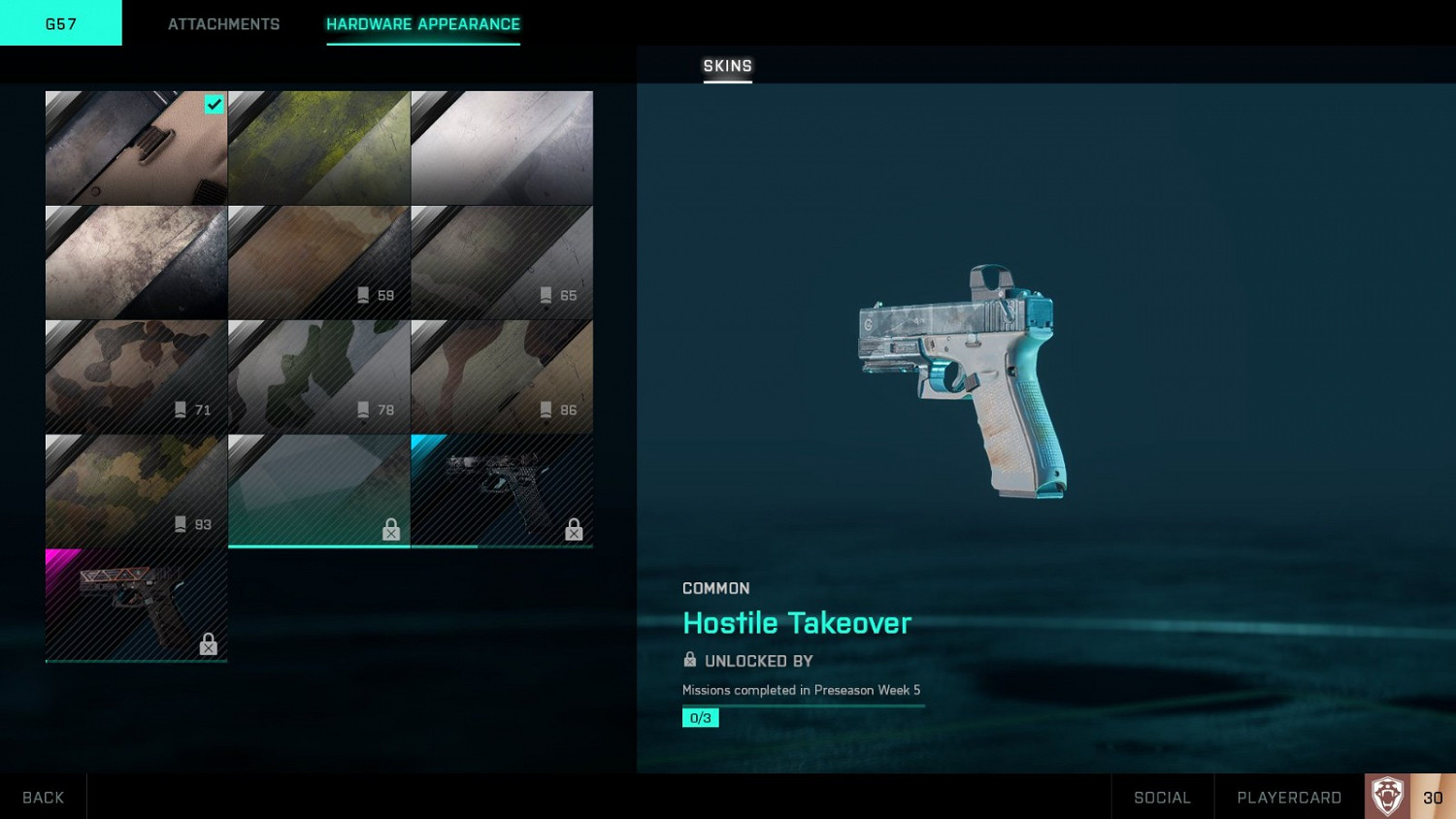Image resolution: width=1456 pixels, height=819 pixels.
Task: Switch to the Attachments tab
Action: pos(223,24)
